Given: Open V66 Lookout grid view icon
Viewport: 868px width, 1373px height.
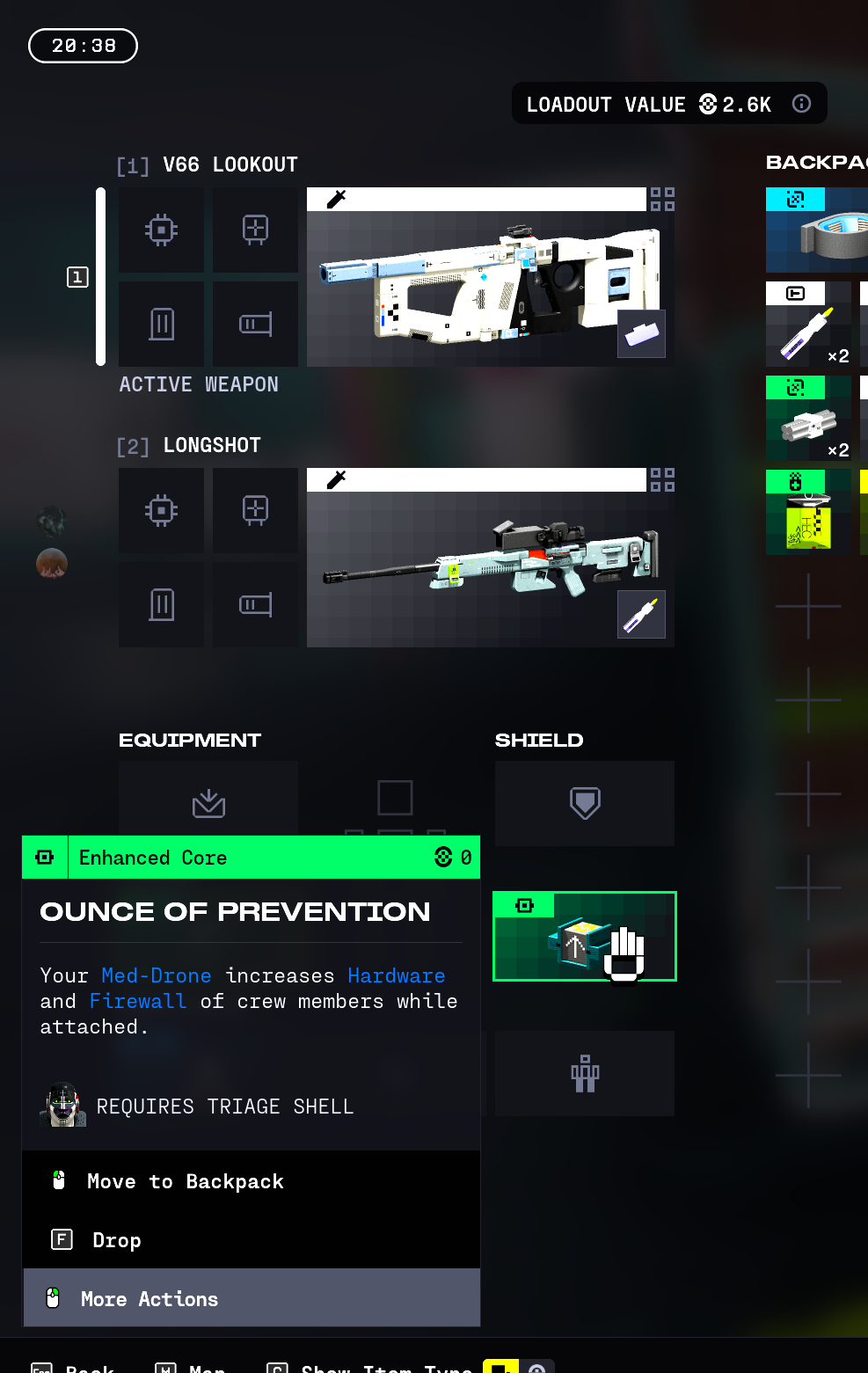Looking at the screenshot, I should pos(662,199).
